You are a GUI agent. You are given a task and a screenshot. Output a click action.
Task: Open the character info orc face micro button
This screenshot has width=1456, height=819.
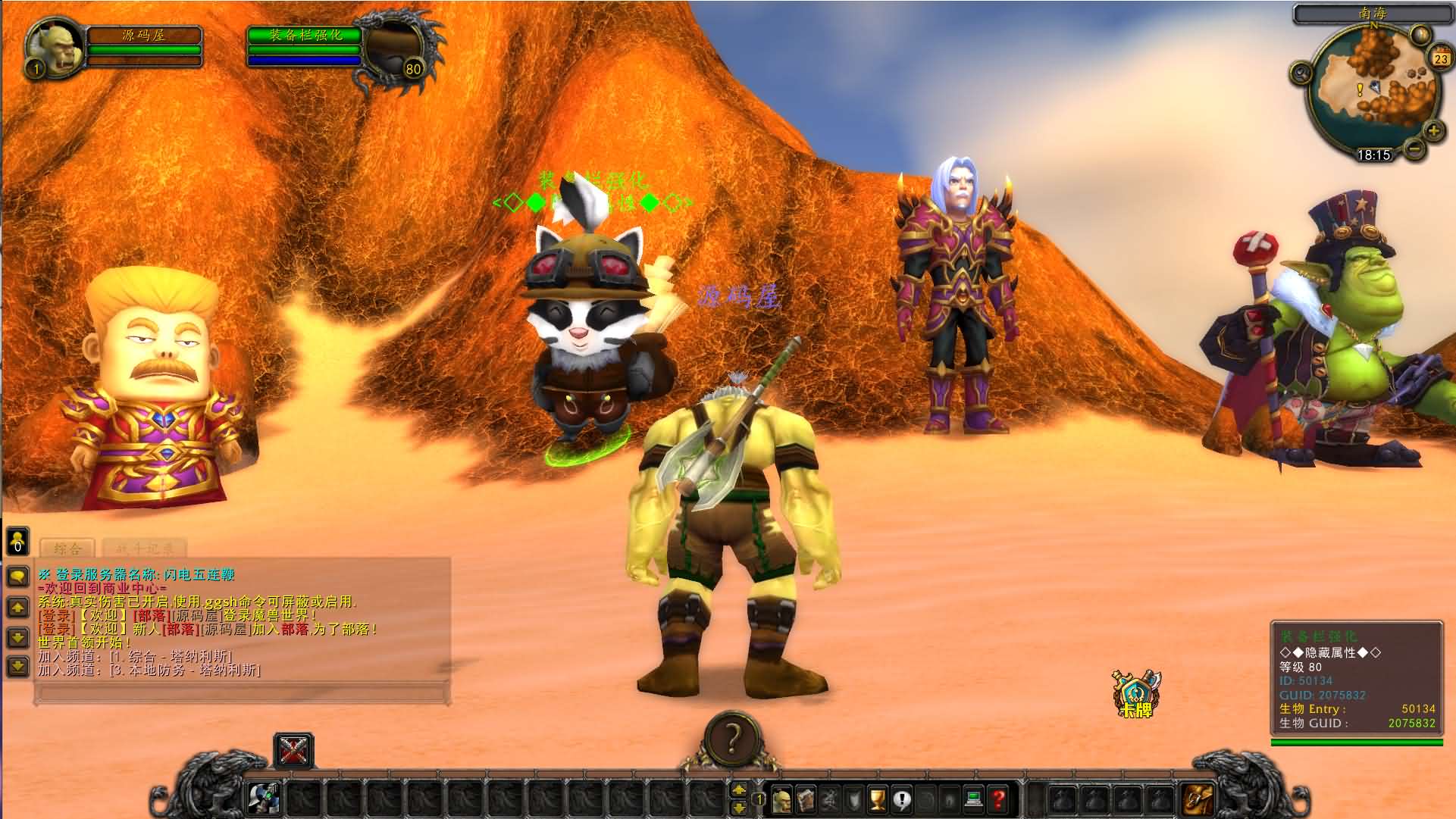point(781,799)
